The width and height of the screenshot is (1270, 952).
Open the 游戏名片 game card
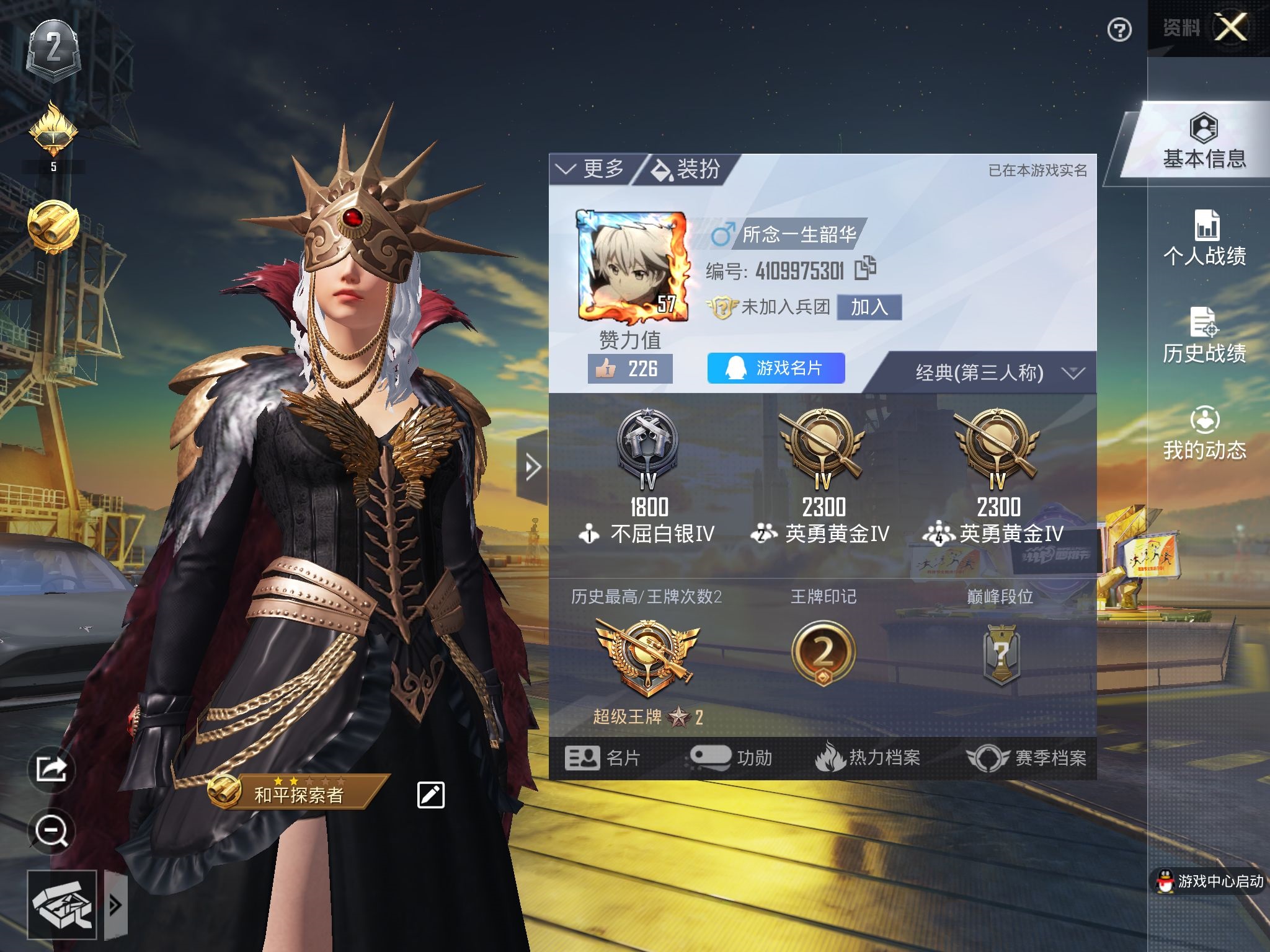(776, 368)
